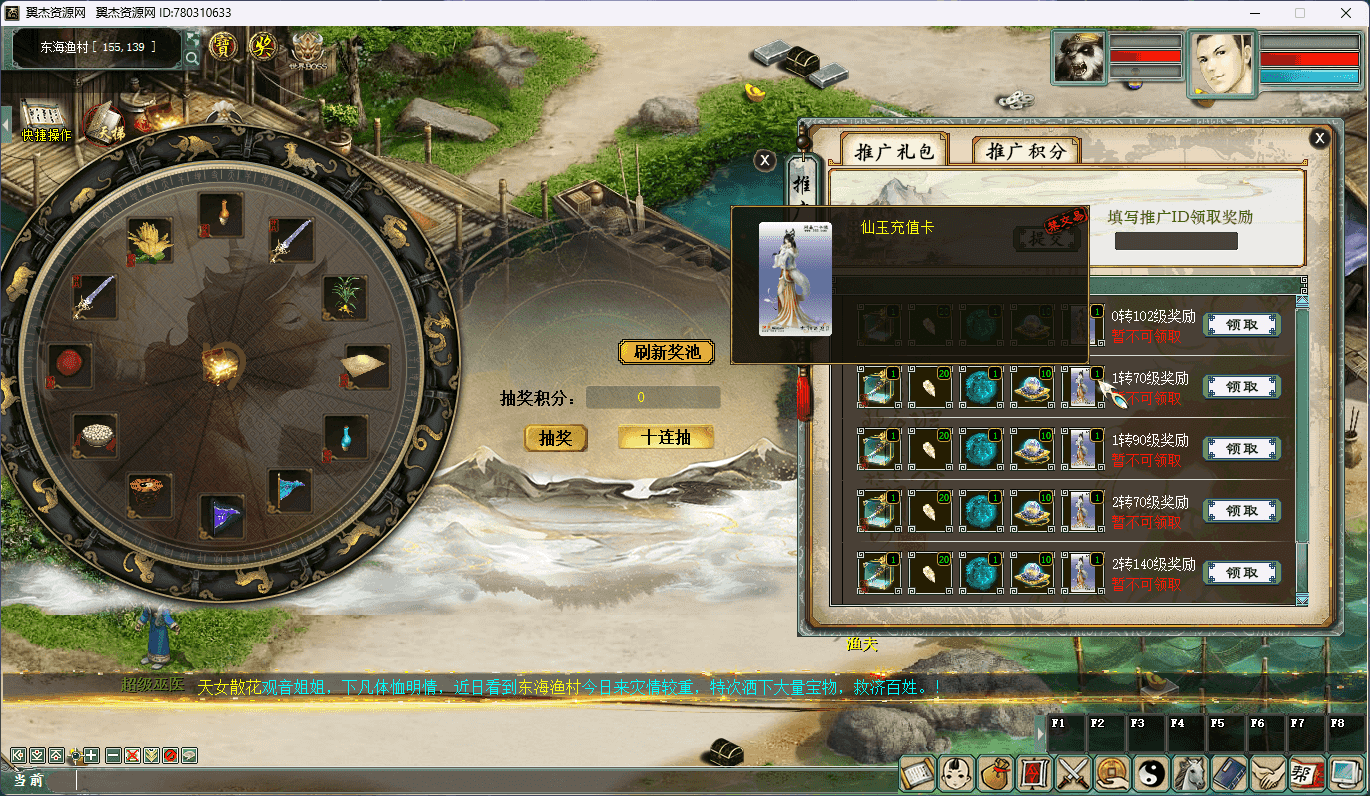Select the 推广礼包 tab

tap(894, 151)
